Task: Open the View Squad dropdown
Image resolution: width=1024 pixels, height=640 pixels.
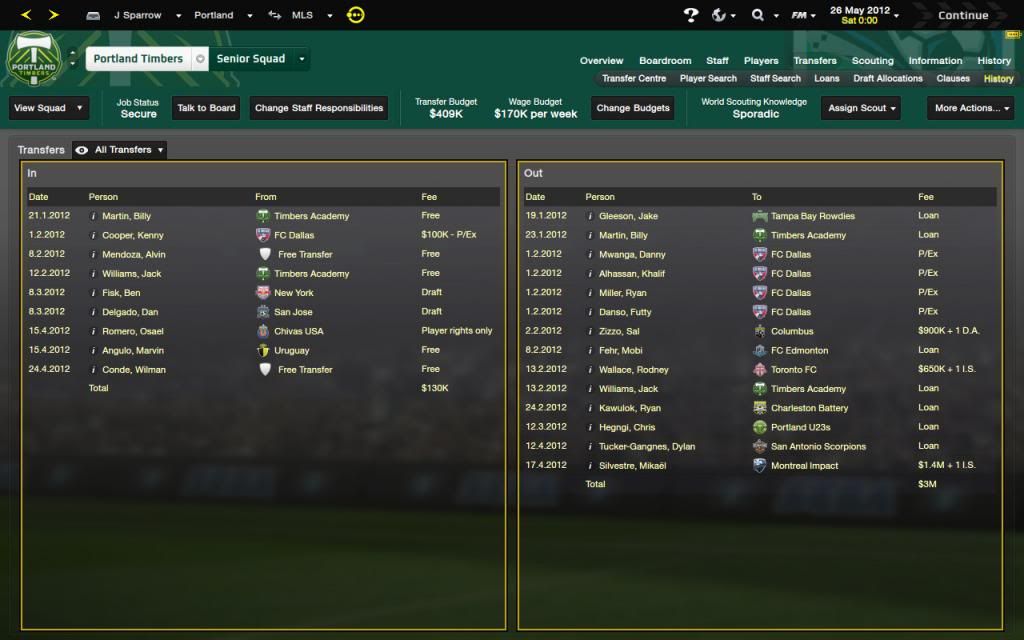Action: 48,108
